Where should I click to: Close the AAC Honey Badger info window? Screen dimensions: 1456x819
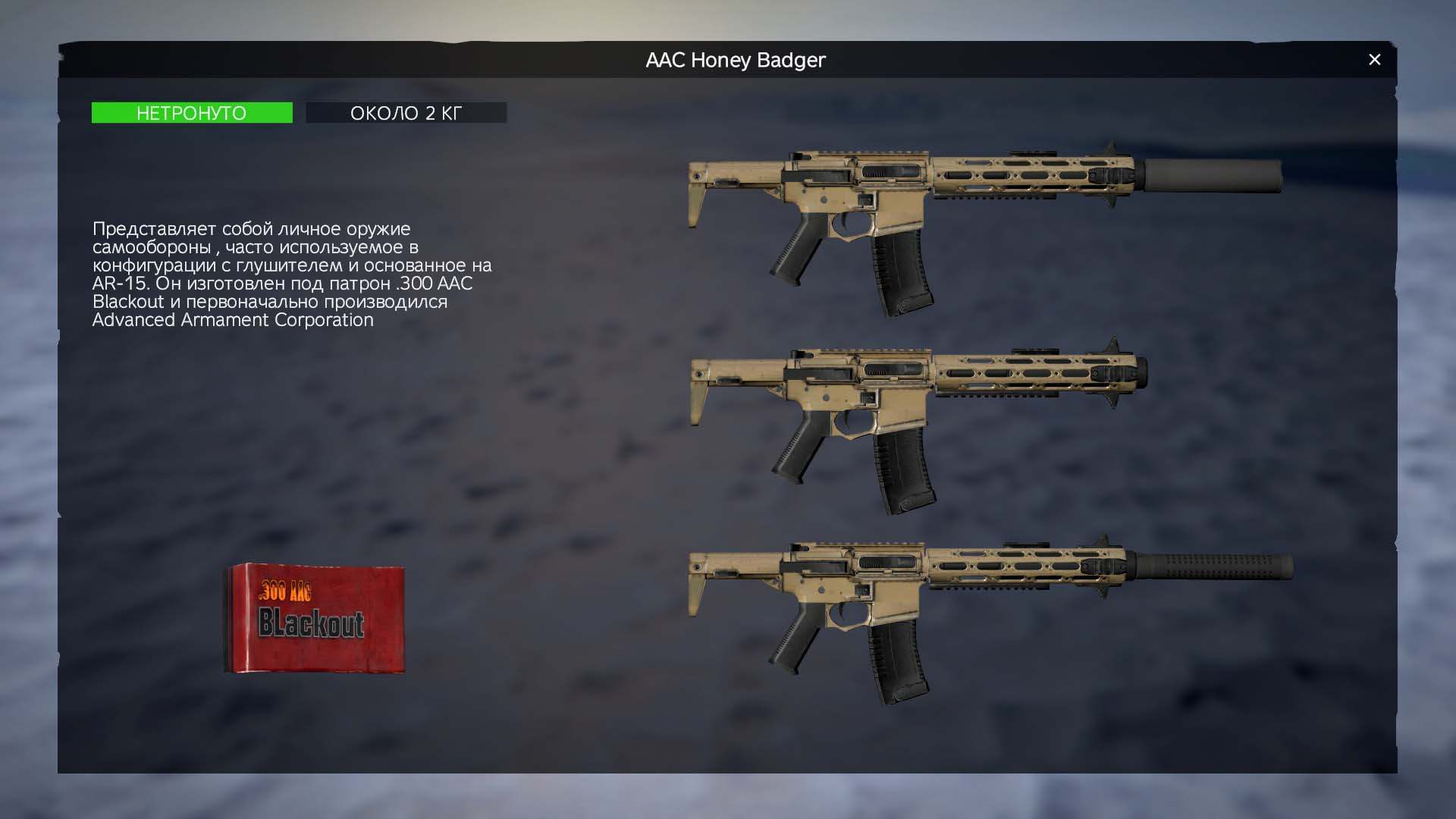click(x=1374, y=60)
